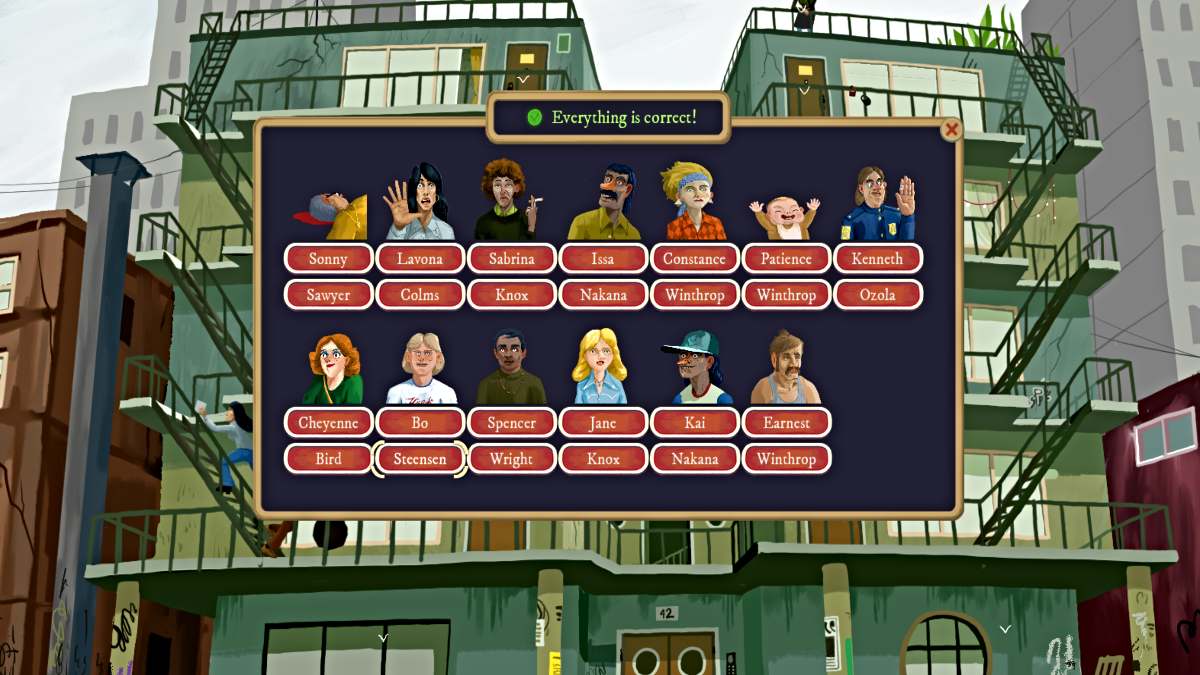Pick the Bird surname button
Screen dimensions: 1200x675
(328, 459)
